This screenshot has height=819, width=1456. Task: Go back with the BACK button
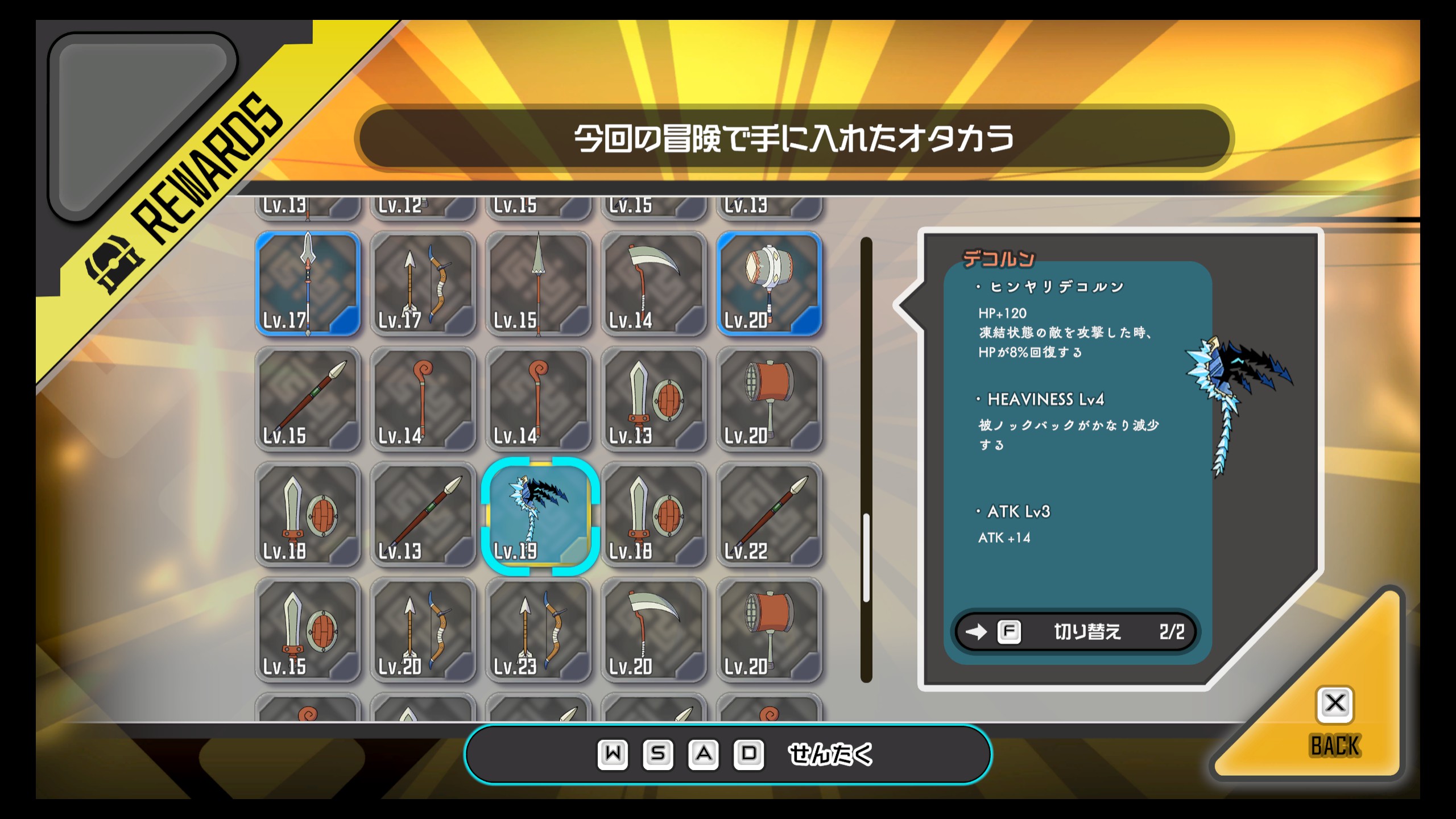point(1334,722)
